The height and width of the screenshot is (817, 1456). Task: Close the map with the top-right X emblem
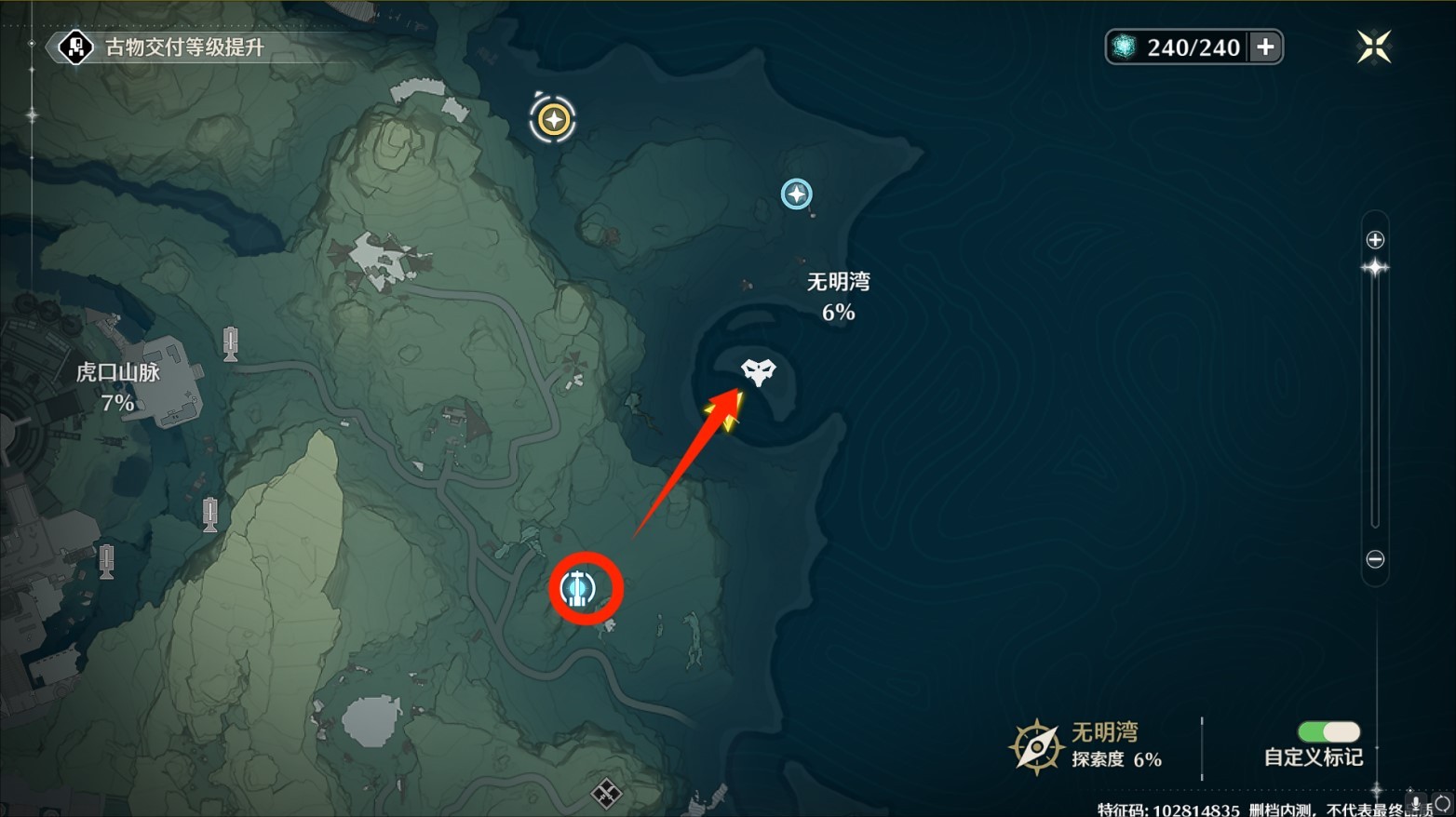(1373, 46)
